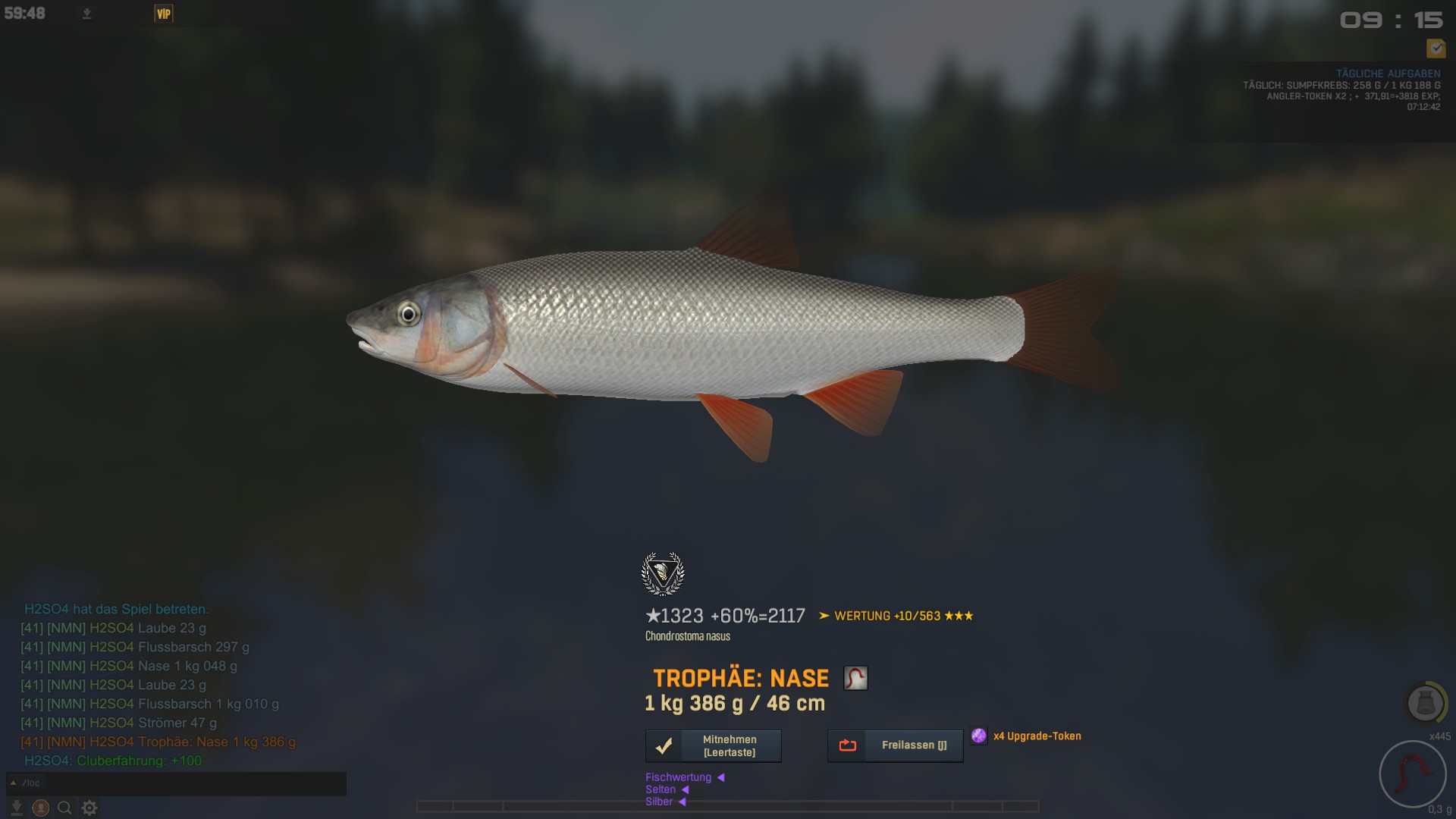Screen dimensions: 1456x819
Task: Open the chat settings gear icon
Action: click(89, 808)
